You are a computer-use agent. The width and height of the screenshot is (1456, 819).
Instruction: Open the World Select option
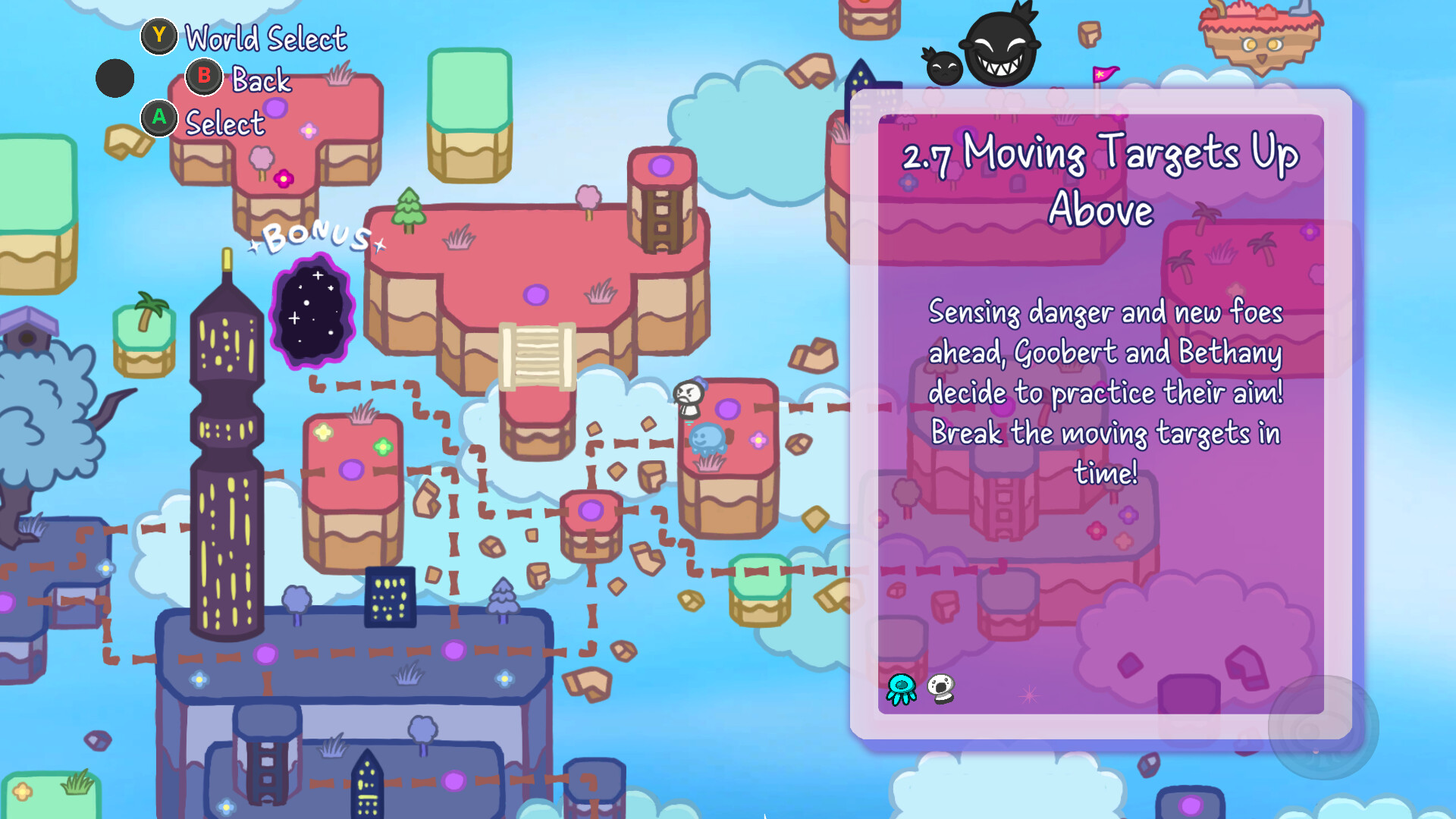tap(265, 38)
